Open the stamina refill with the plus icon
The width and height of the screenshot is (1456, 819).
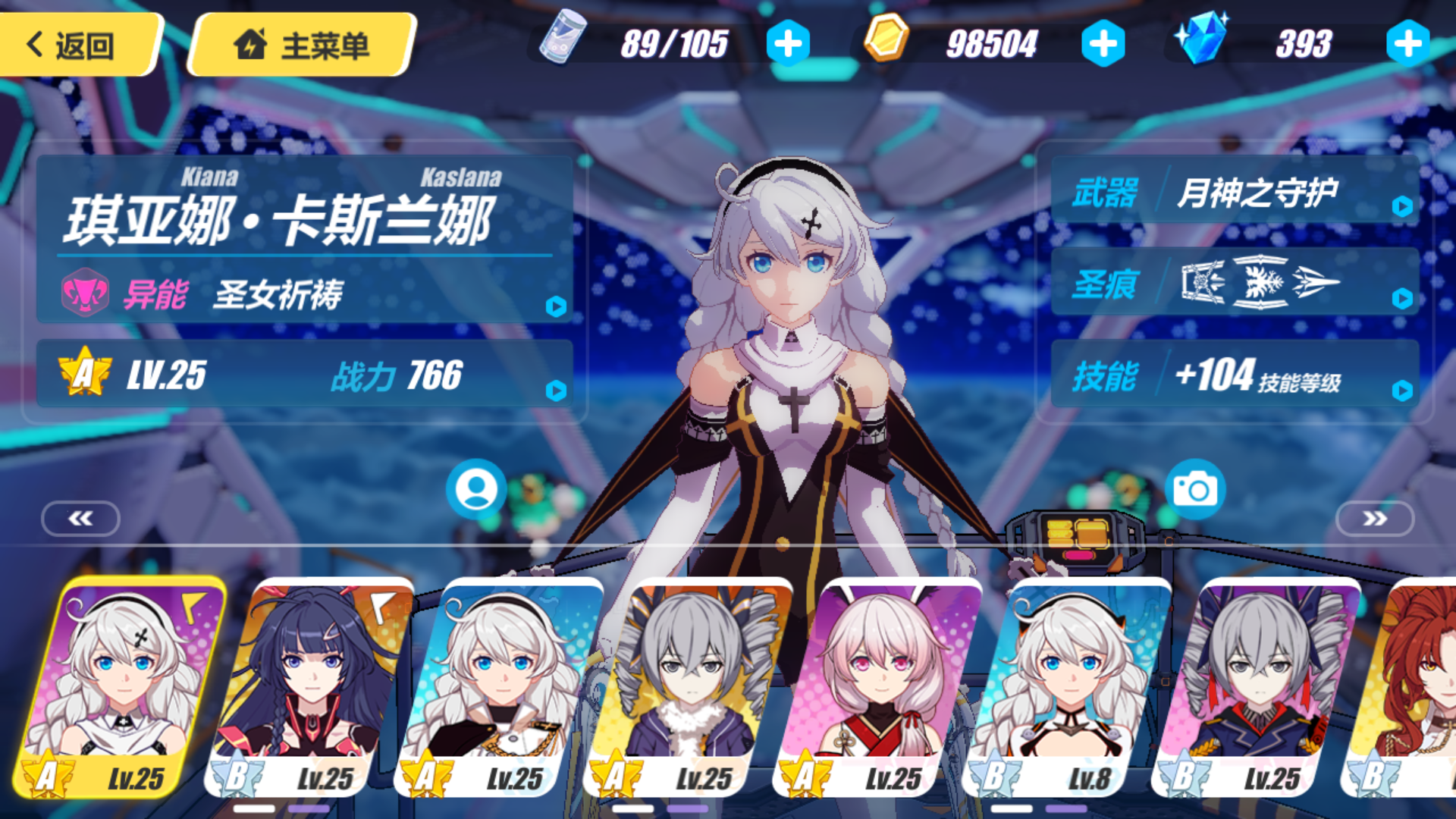click(x=789, y=43)
